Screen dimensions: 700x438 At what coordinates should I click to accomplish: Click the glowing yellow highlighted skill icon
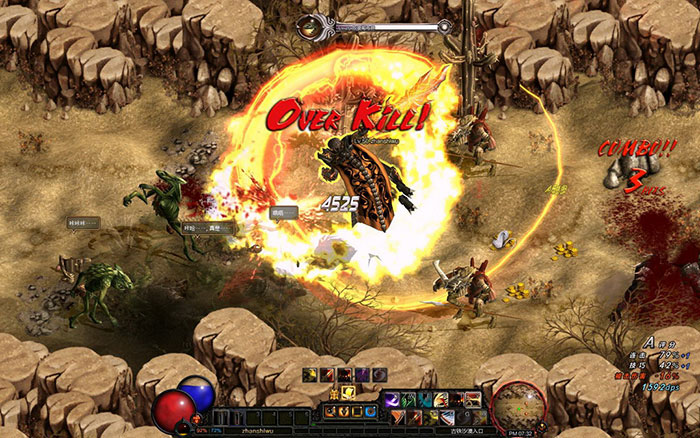[348, 392]
